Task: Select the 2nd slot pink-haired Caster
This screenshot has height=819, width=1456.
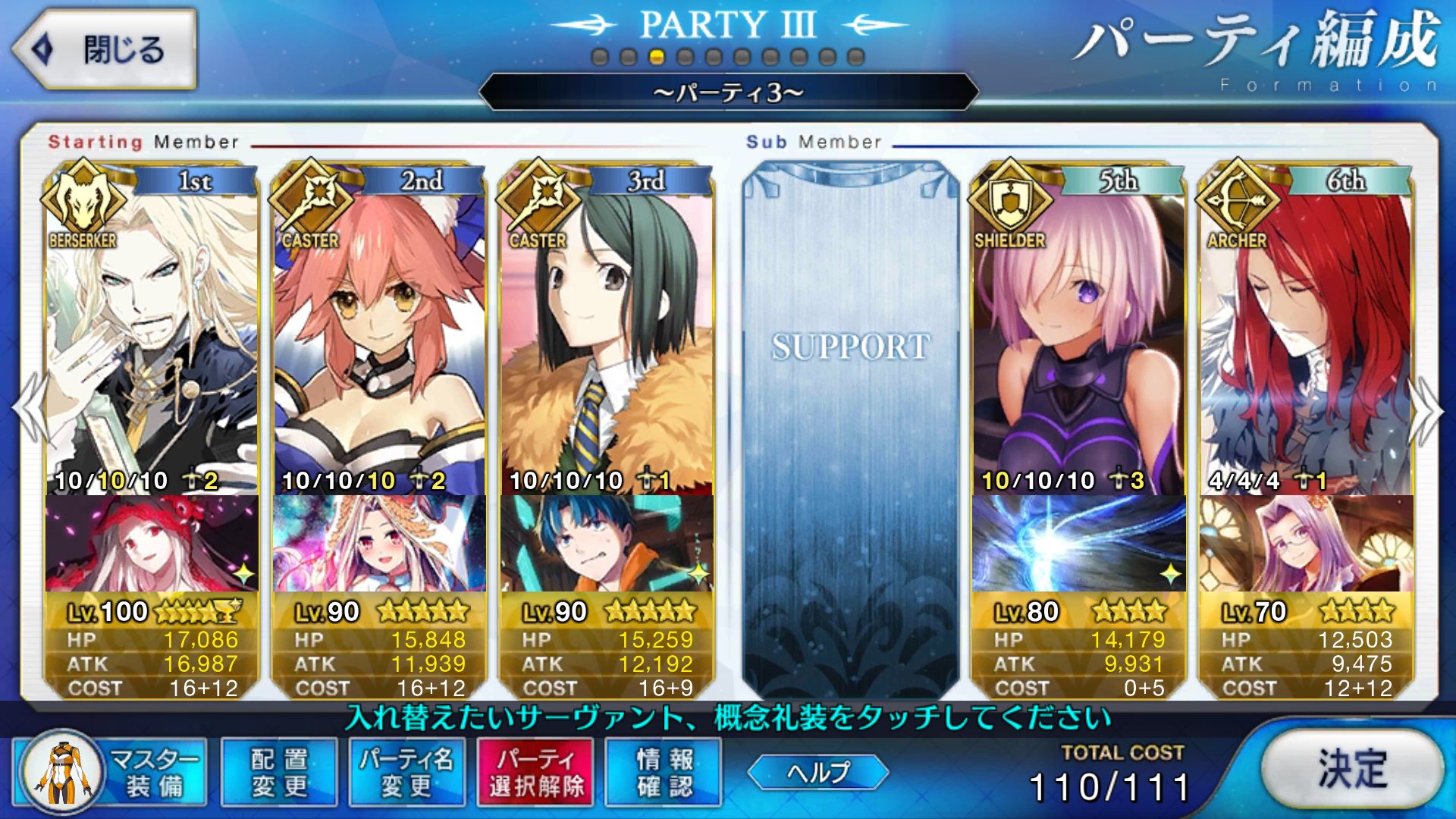Action: 379,334
